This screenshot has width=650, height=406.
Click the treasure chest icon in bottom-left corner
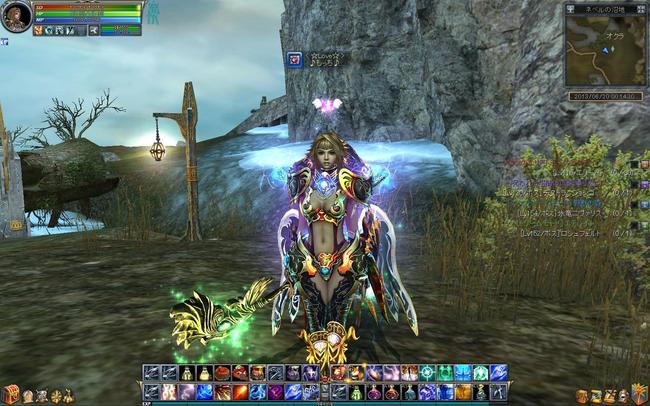pyautogui.click(x=11, y=393)
